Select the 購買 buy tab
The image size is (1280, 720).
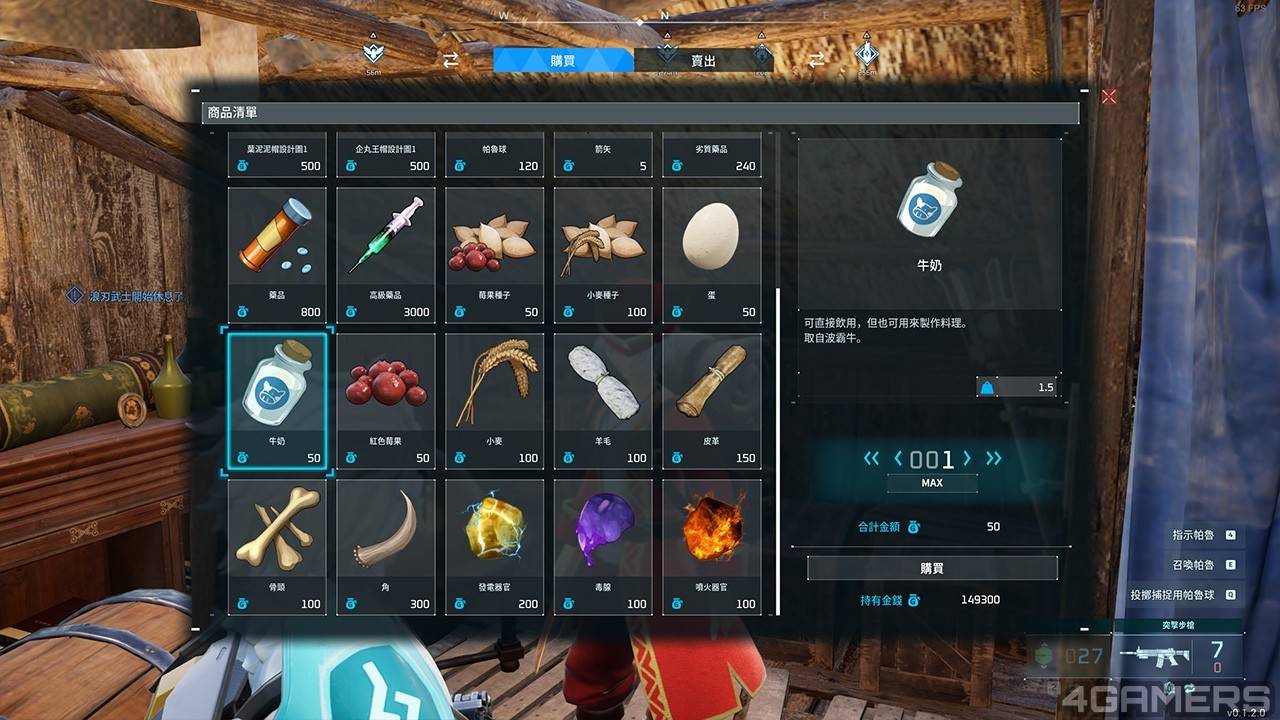563,60
